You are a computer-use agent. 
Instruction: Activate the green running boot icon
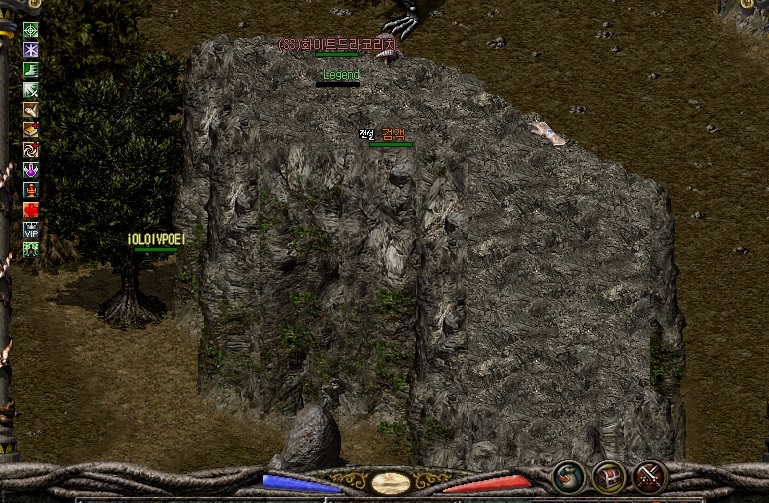tap(31, 70)
